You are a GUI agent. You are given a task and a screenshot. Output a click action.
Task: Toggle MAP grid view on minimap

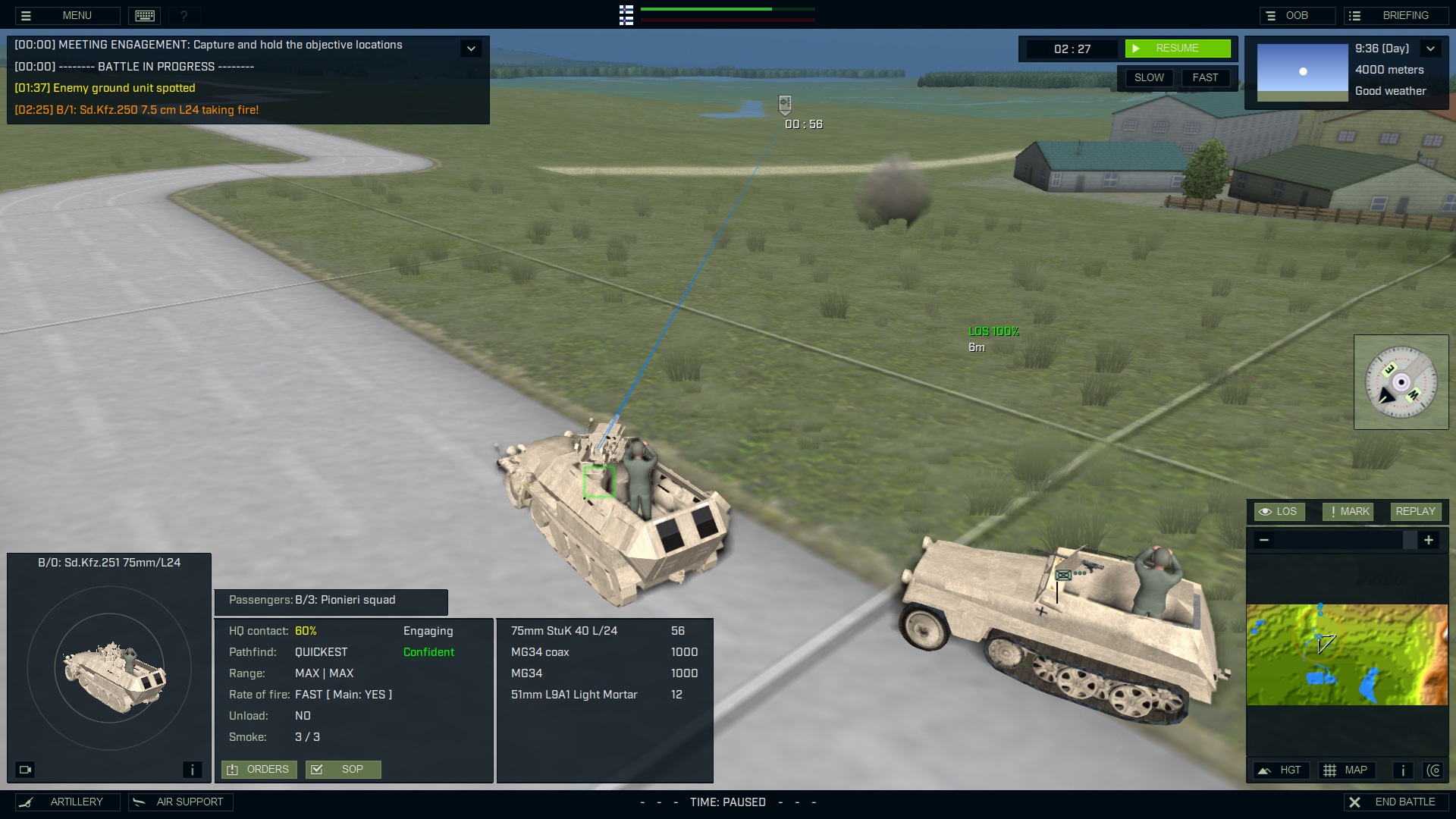pos(1348,770)
